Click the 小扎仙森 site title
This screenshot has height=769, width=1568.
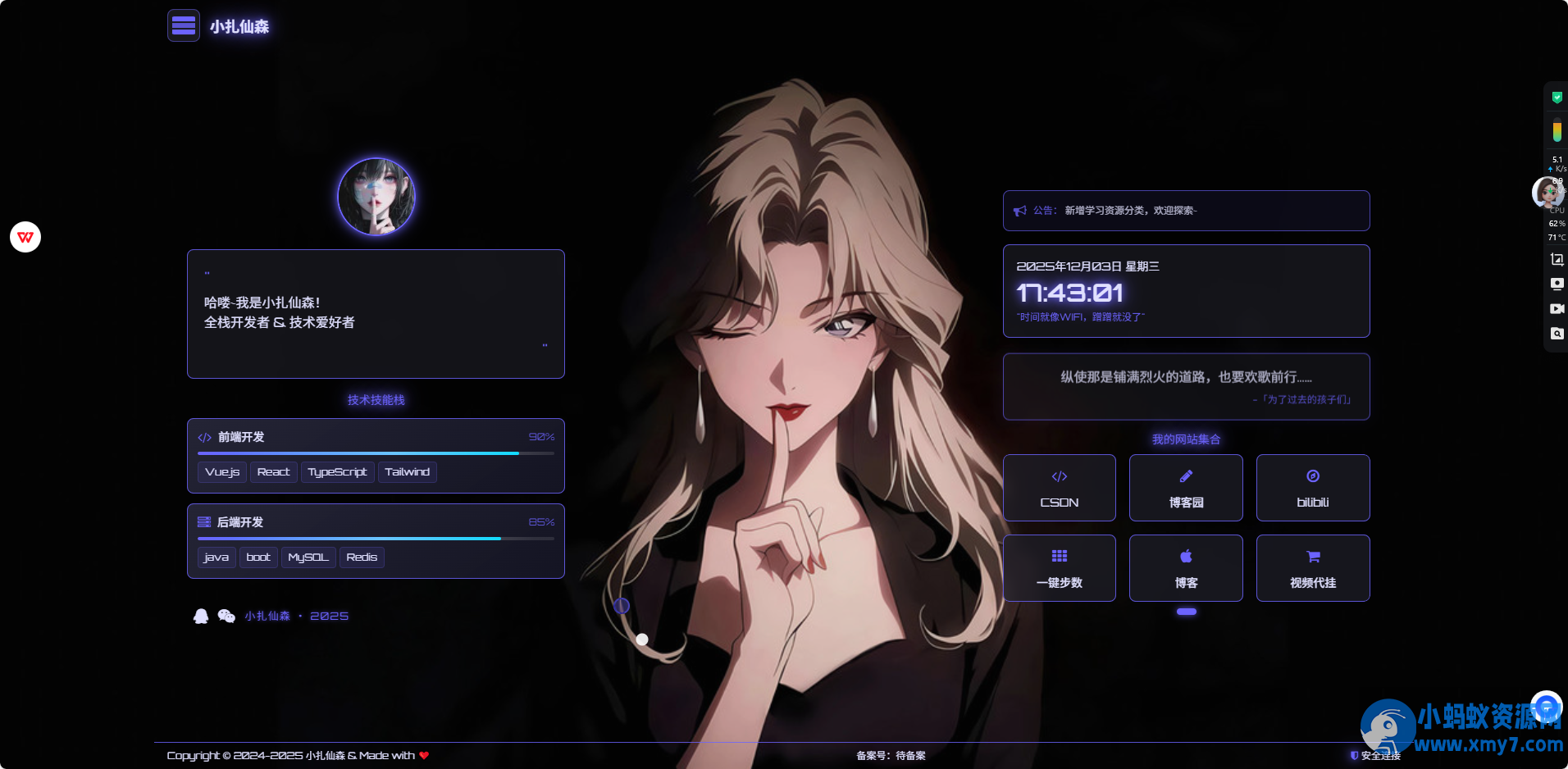[x=239, y=27]
